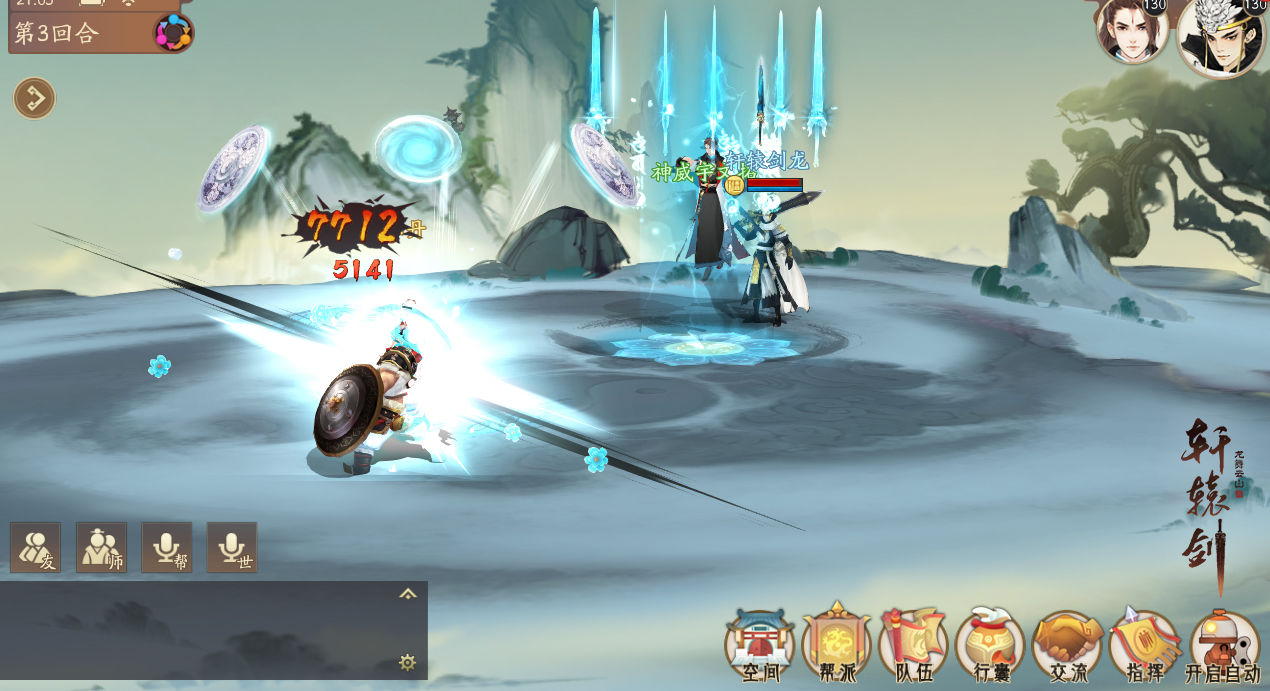The width and height of the screenshot is (1270, 691).
Task: Activate the world (世) voice microphone
Action: (232, 547)
